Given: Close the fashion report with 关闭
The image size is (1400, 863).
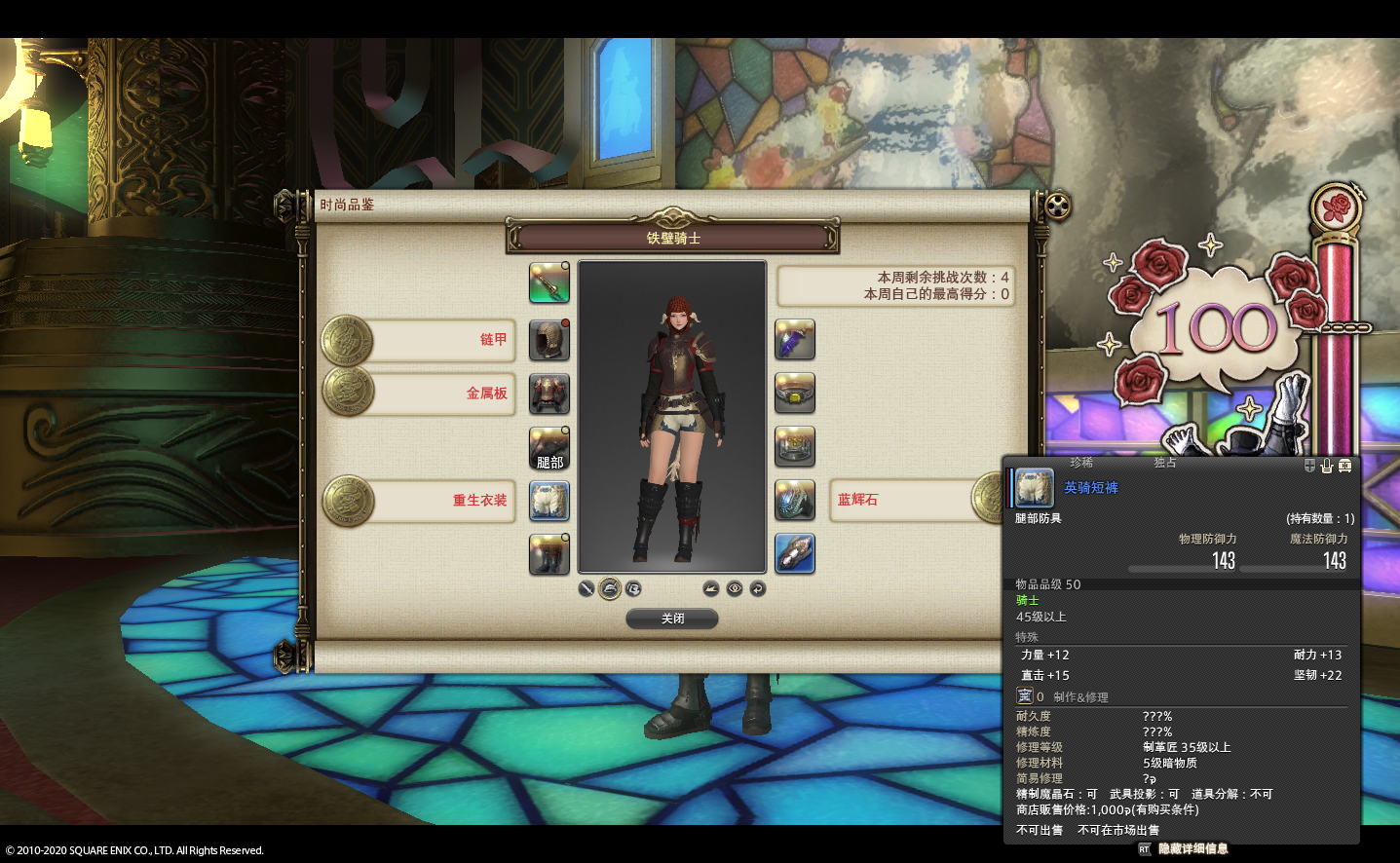Looking at the screenshot, I should click(672, 619).
